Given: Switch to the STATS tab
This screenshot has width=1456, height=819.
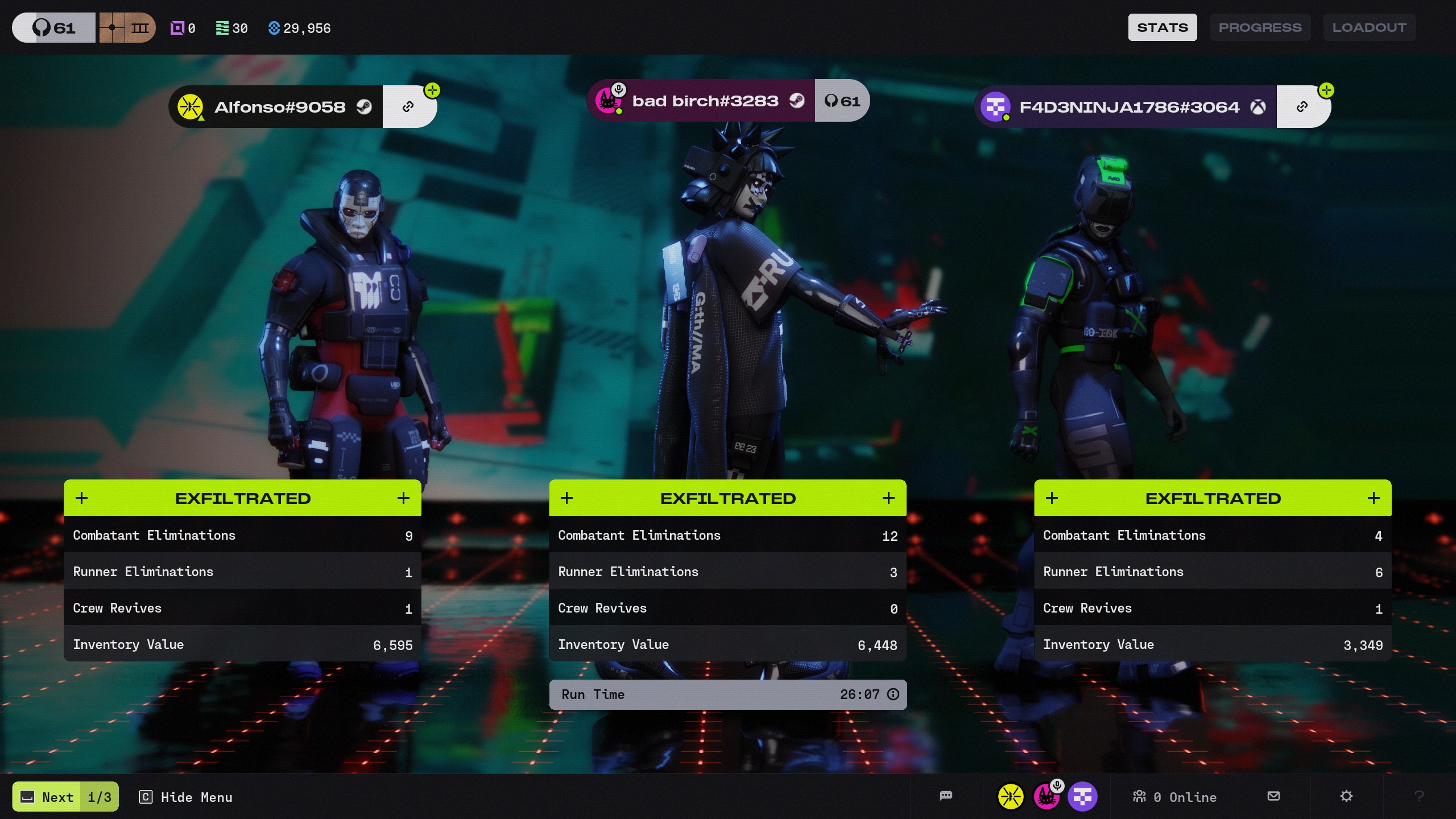Looking at the screenshot, I should tap(1162, 27).
